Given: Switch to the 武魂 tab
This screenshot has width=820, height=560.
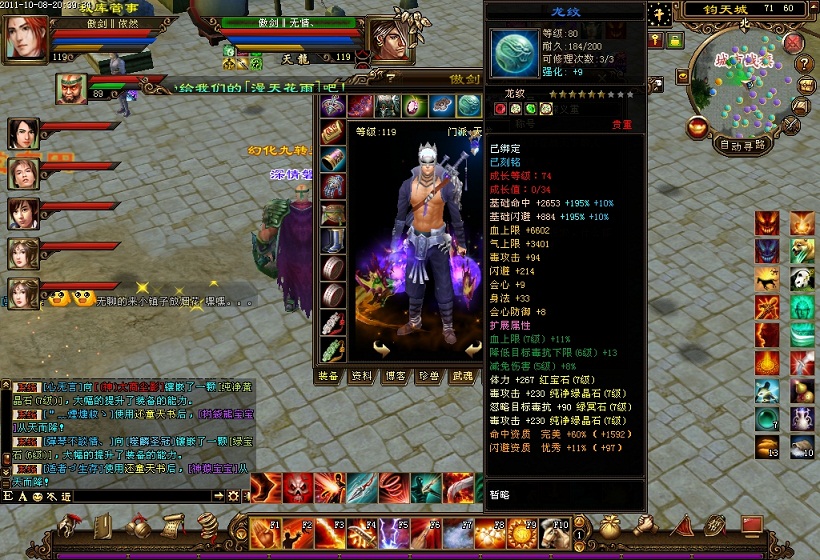Looking at the screenshot, I should coord(461,376).
